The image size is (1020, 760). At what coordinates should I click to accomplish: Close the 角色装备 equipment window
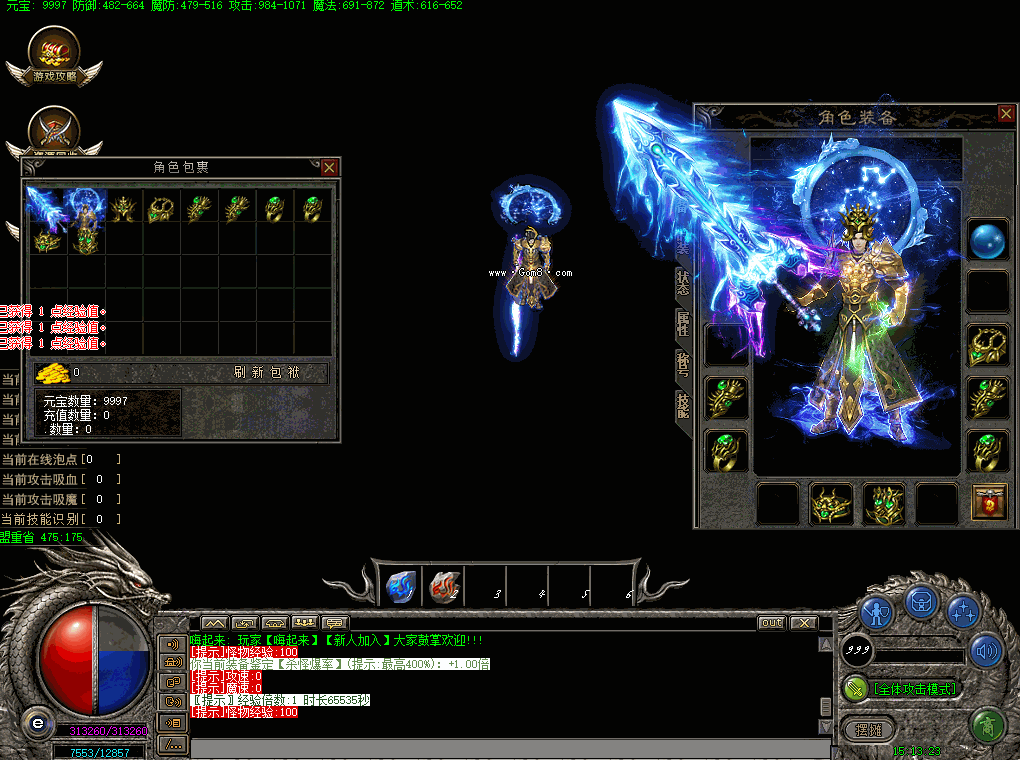1006,114
